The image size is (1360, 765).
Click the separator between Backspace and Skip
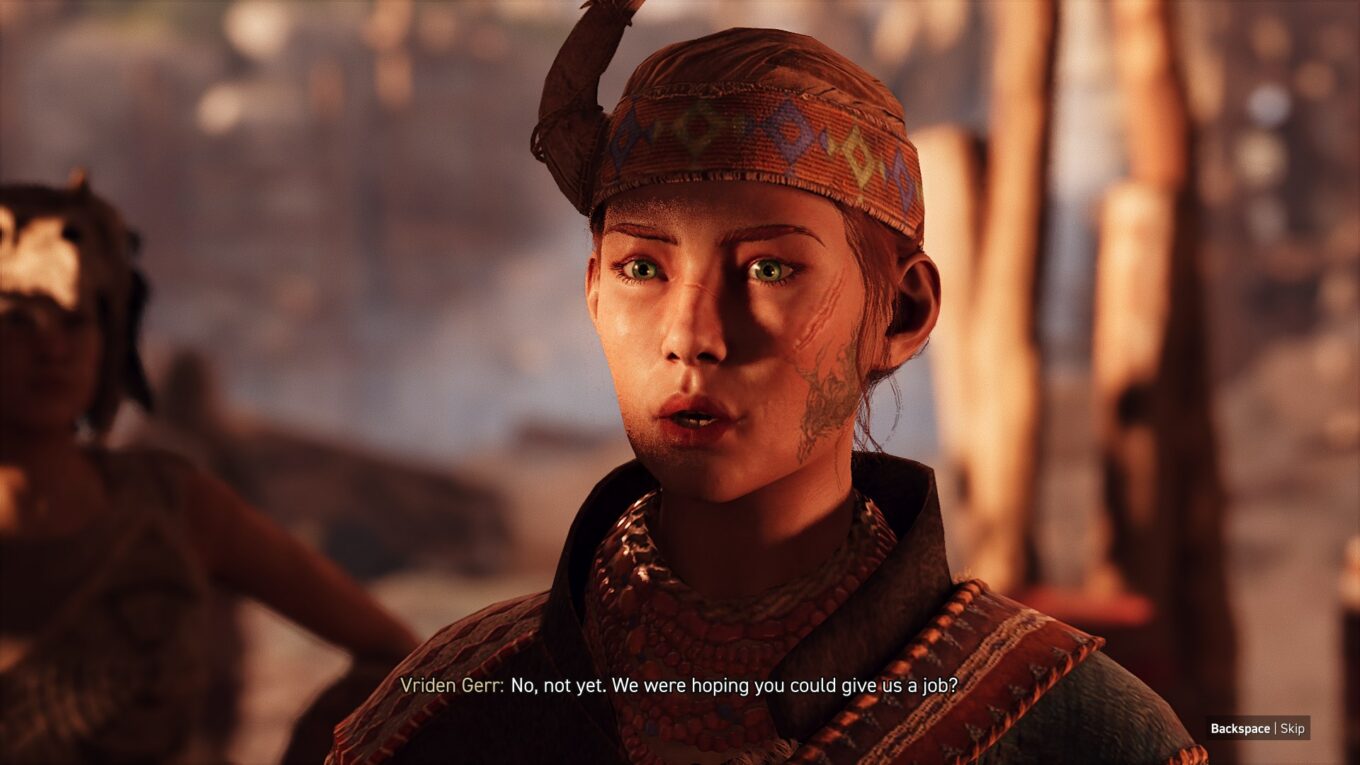tap(1277, 728)
